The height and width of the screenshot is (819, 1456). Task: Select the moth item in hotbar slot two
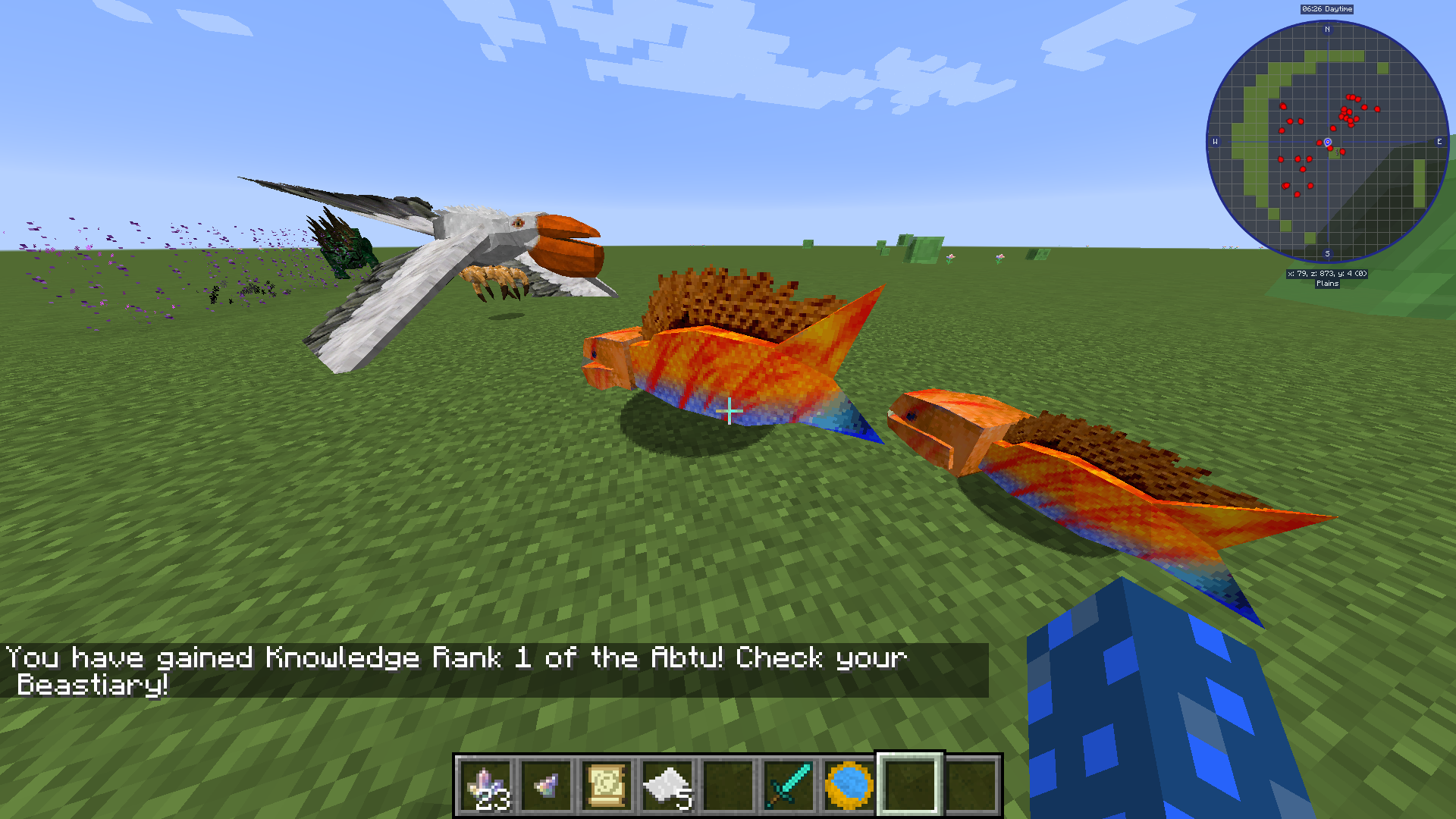click(x=548, y=785)
